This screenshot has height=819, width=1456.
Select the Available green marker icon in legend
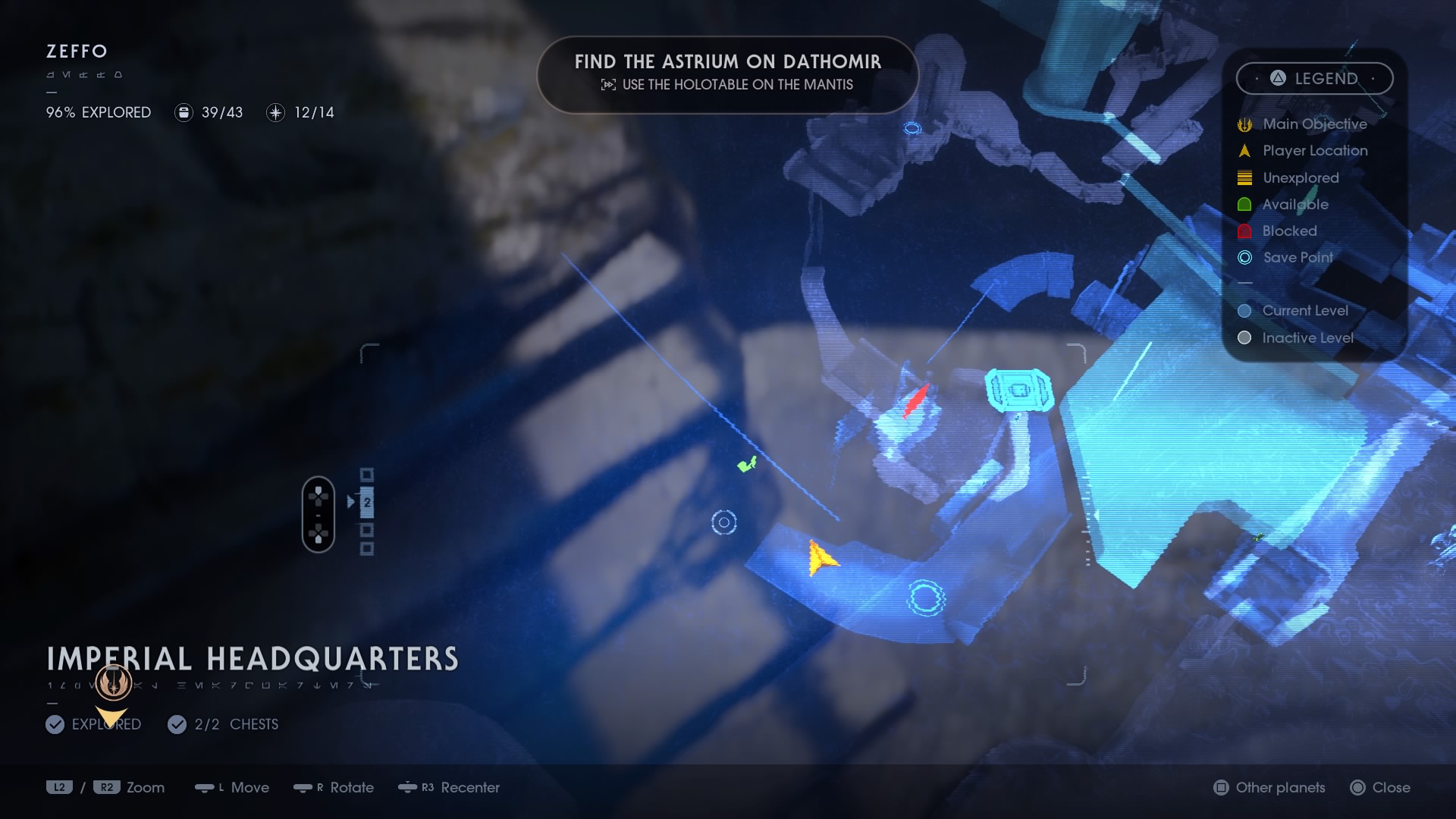1244,204
